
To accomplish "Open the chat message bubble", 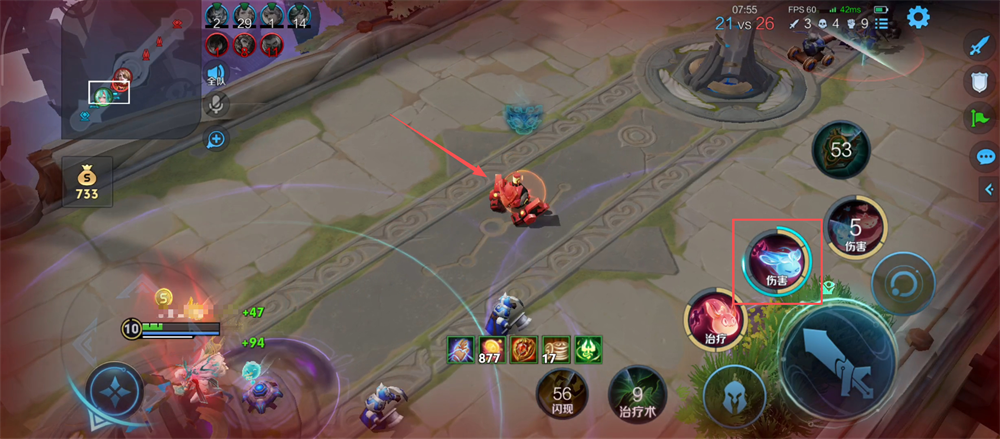I will click(984, 156).
